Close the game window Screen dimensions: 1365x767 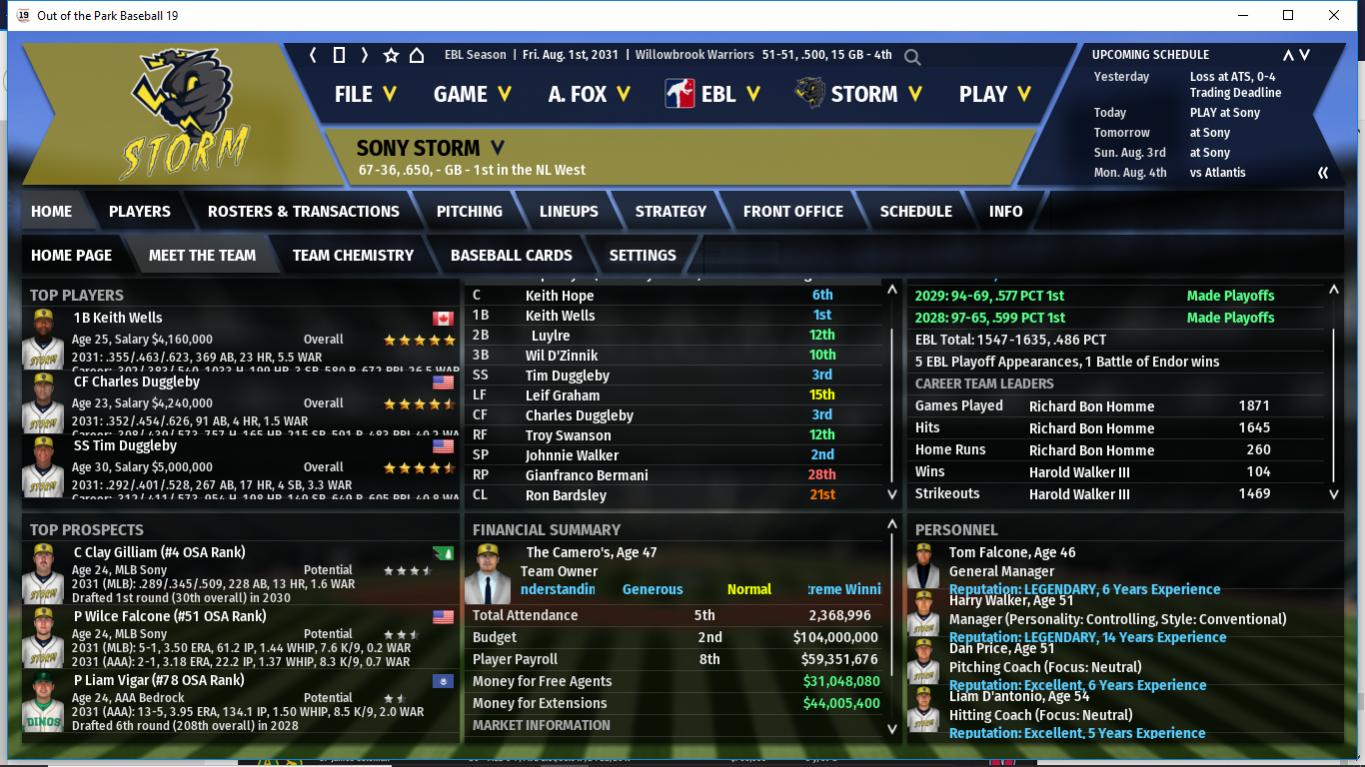tap(1334, 15)
